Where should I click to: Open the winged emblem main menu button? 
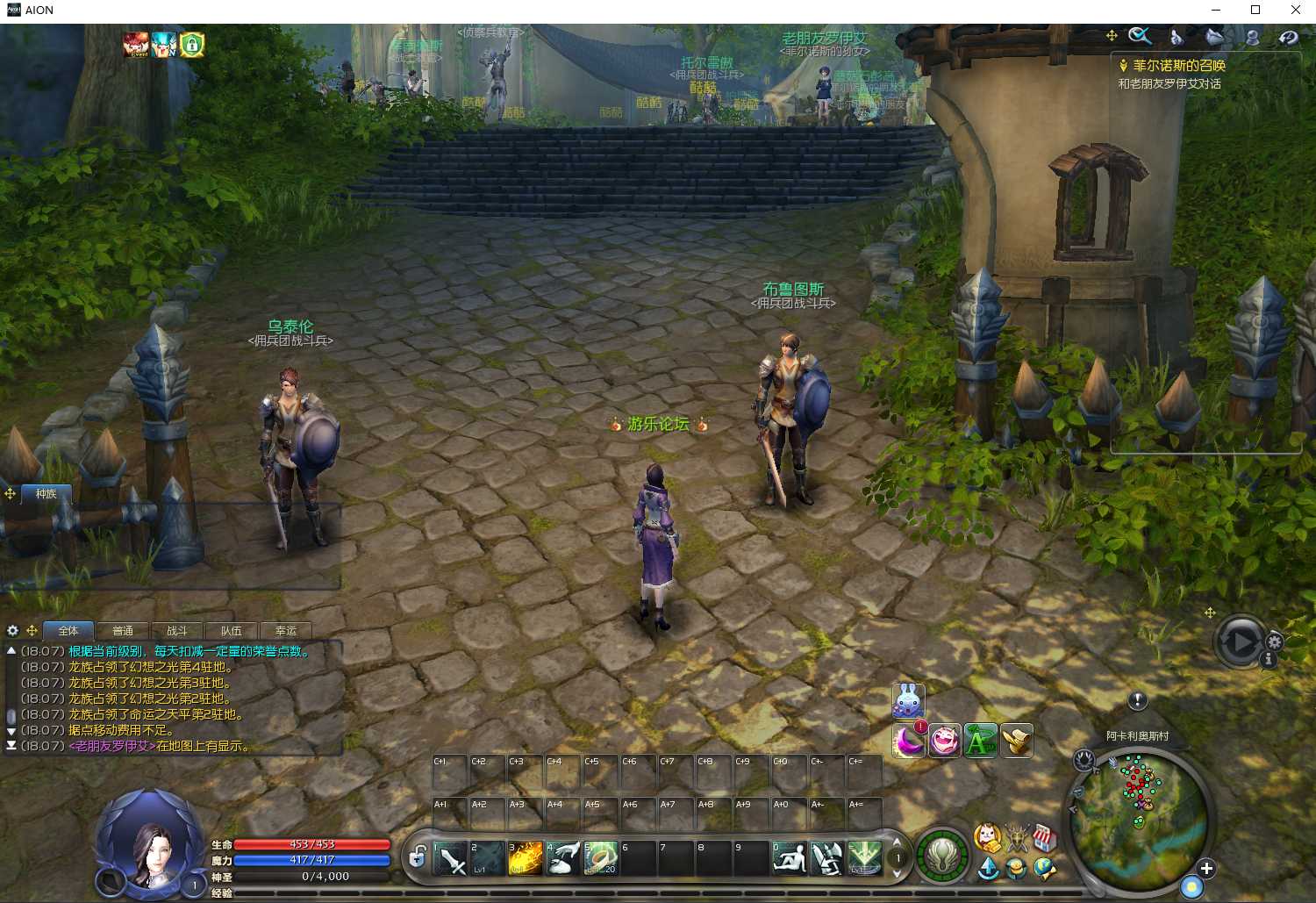click(x=942, y=856)
